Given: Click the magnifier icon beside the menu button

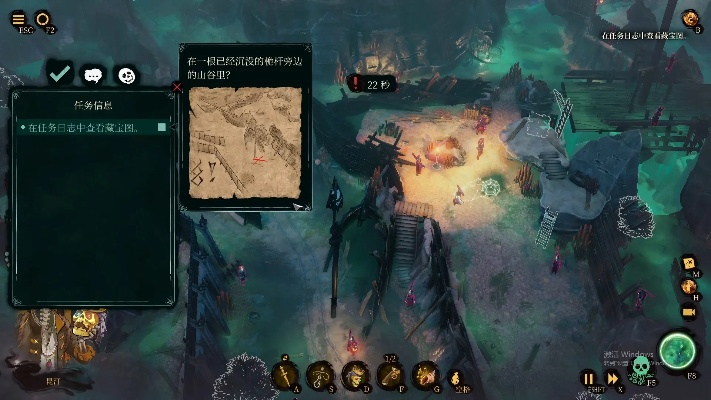Looking at the screenshot, I should pyautogui.click(x=43, y=18).
